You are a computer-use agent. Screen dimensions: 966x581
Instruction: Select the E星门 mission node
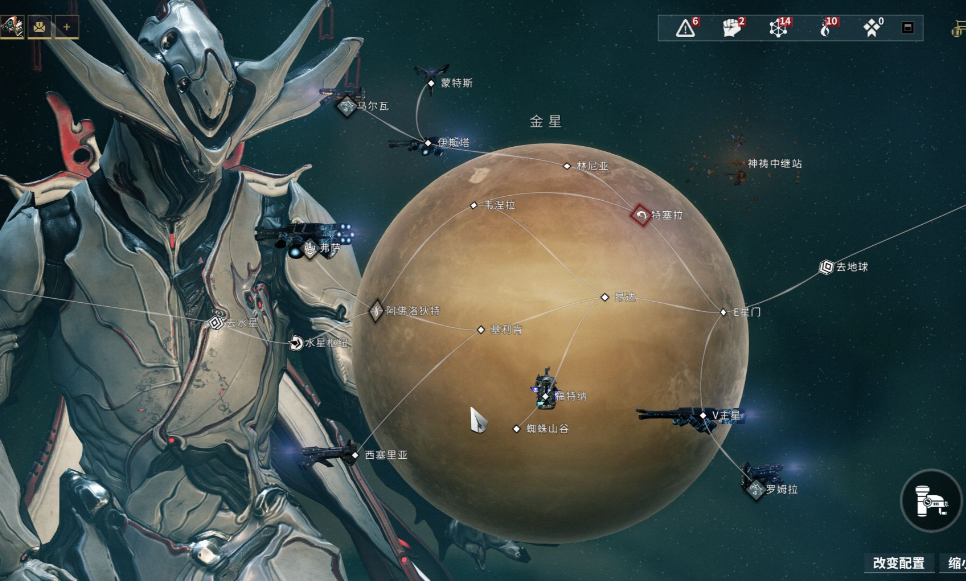724,312
